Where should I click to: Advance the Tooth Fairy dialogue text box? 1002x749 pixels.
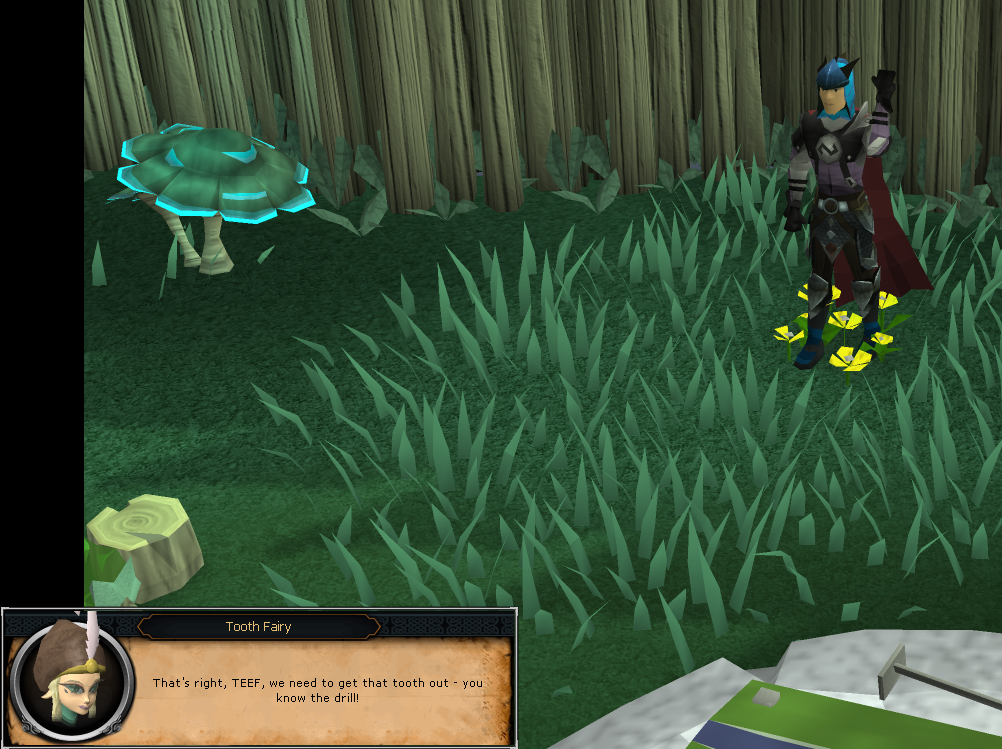point(317,689)
